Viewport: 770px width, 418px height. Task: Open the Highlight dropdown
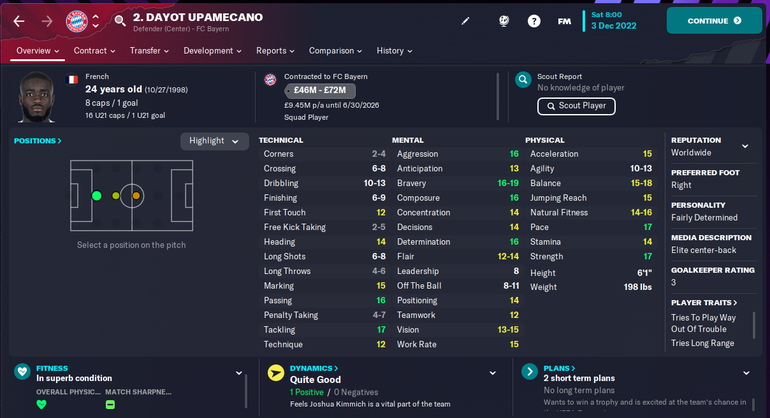tap(214, 141)
